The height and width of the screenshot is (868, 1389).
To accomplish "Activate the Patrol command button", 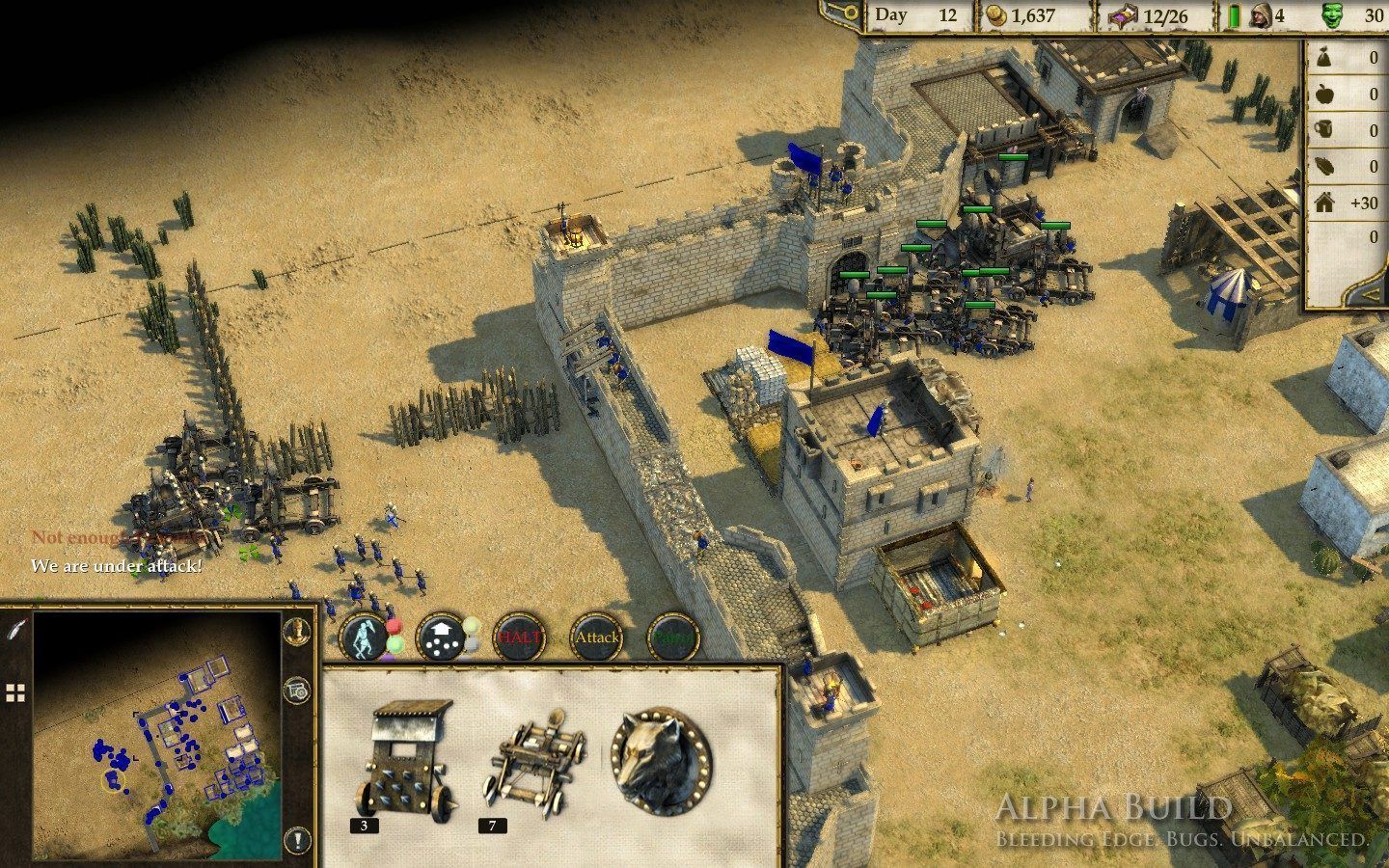I will [x=672, y=637].
